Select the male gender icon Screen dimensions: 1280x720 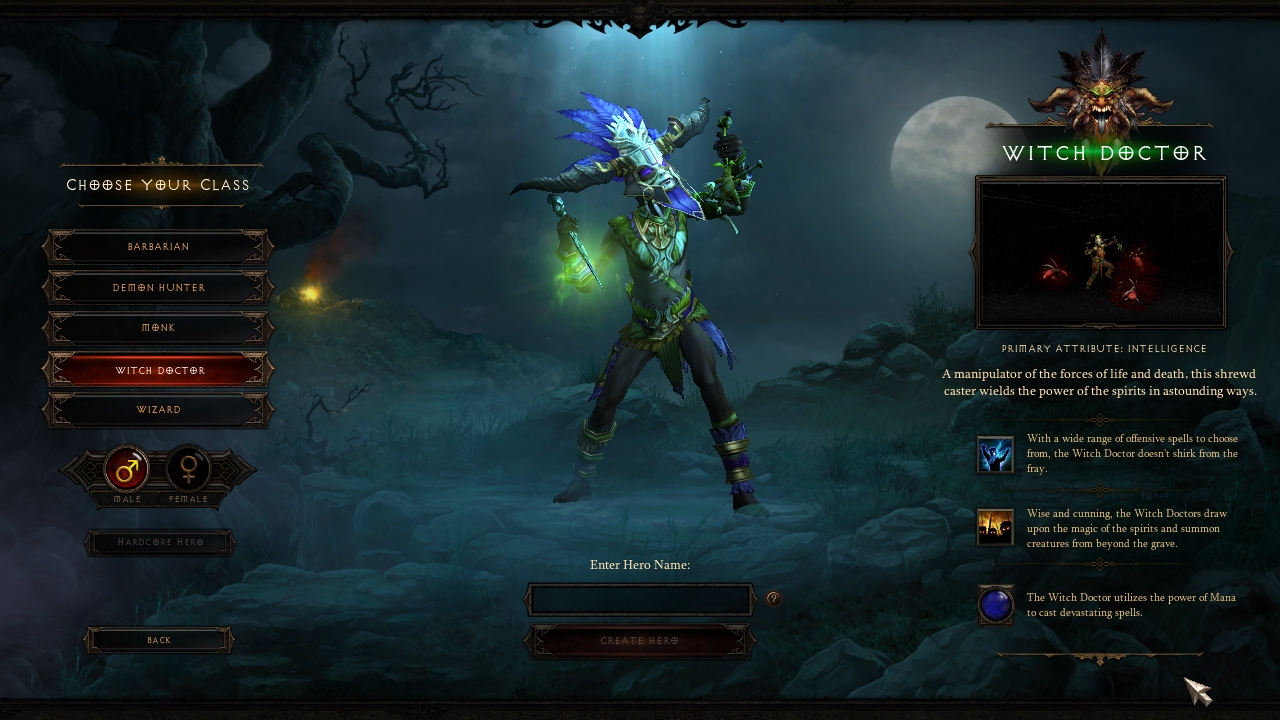pos(127,469)
